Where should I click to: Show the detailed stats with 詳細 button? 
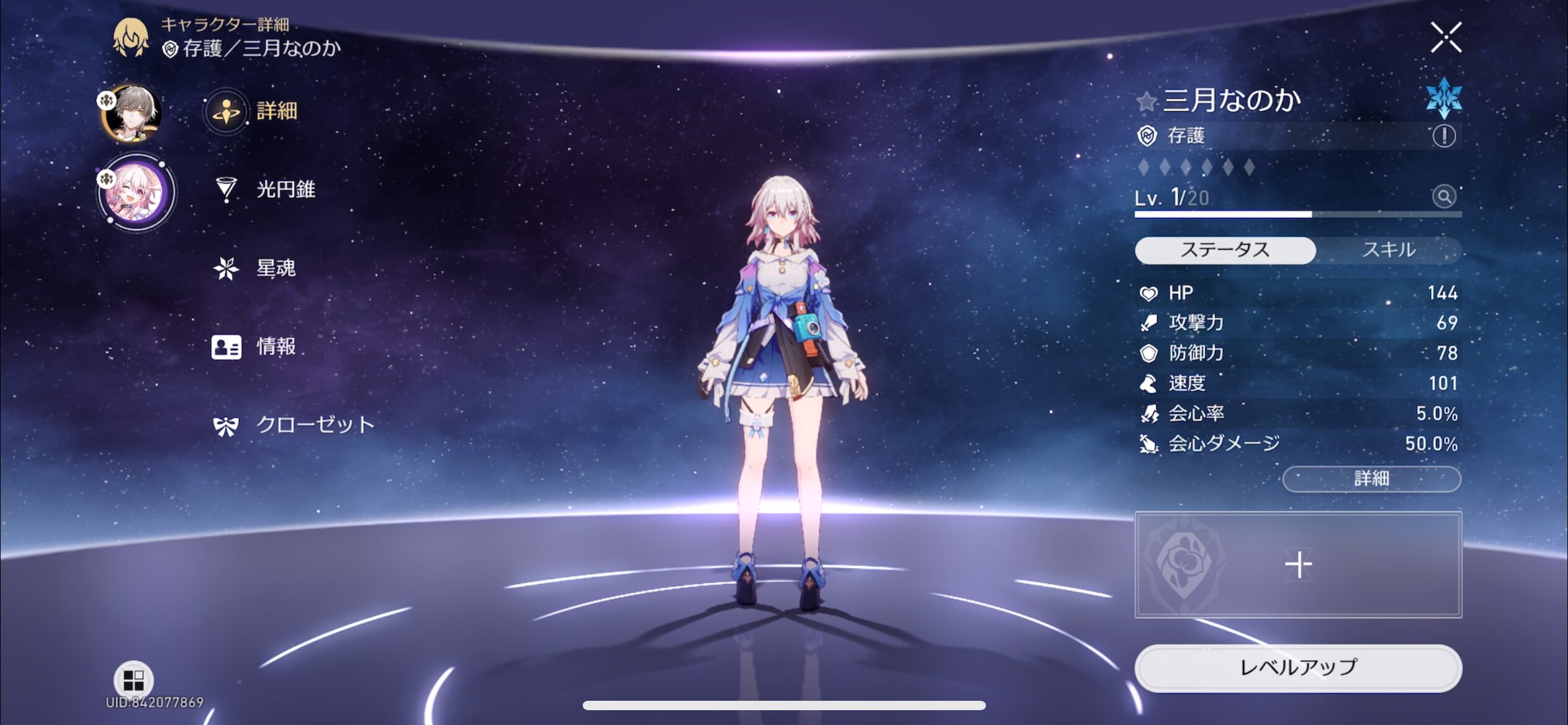click(1371, 478)
